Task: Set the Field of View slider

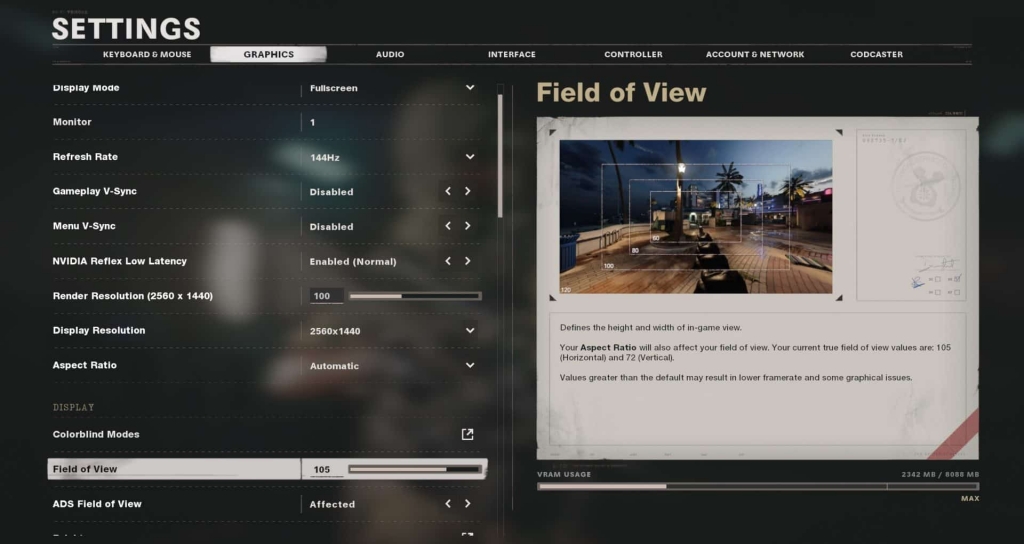Action: (414, 469)
